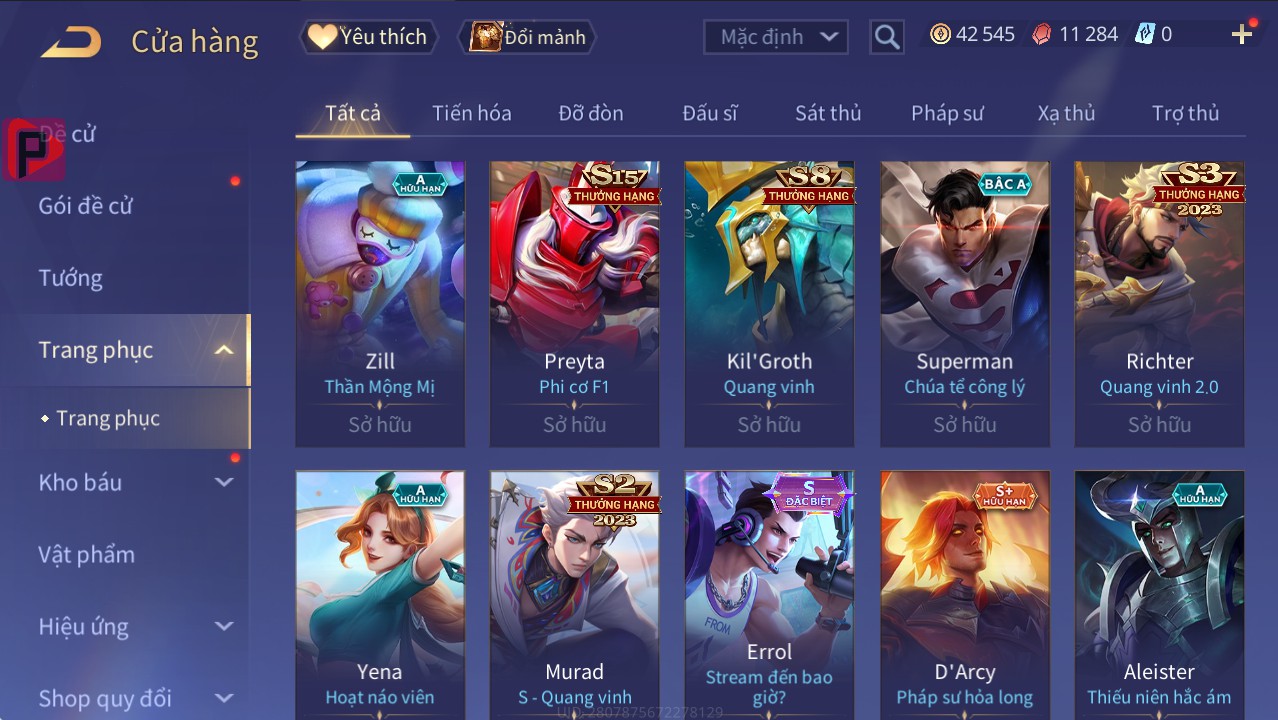Open the Đổi mảnh fragment exchange
The width and height of the screenshot is (1278, 720).
coord(527,37)
